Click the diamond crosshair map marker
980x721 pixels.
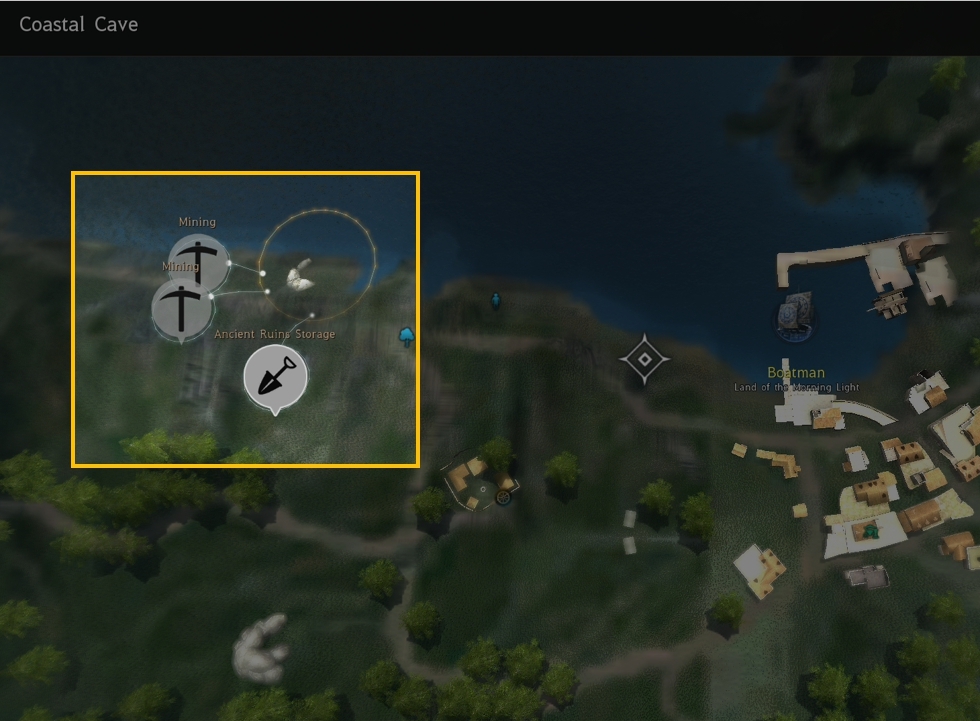point(645,359)
